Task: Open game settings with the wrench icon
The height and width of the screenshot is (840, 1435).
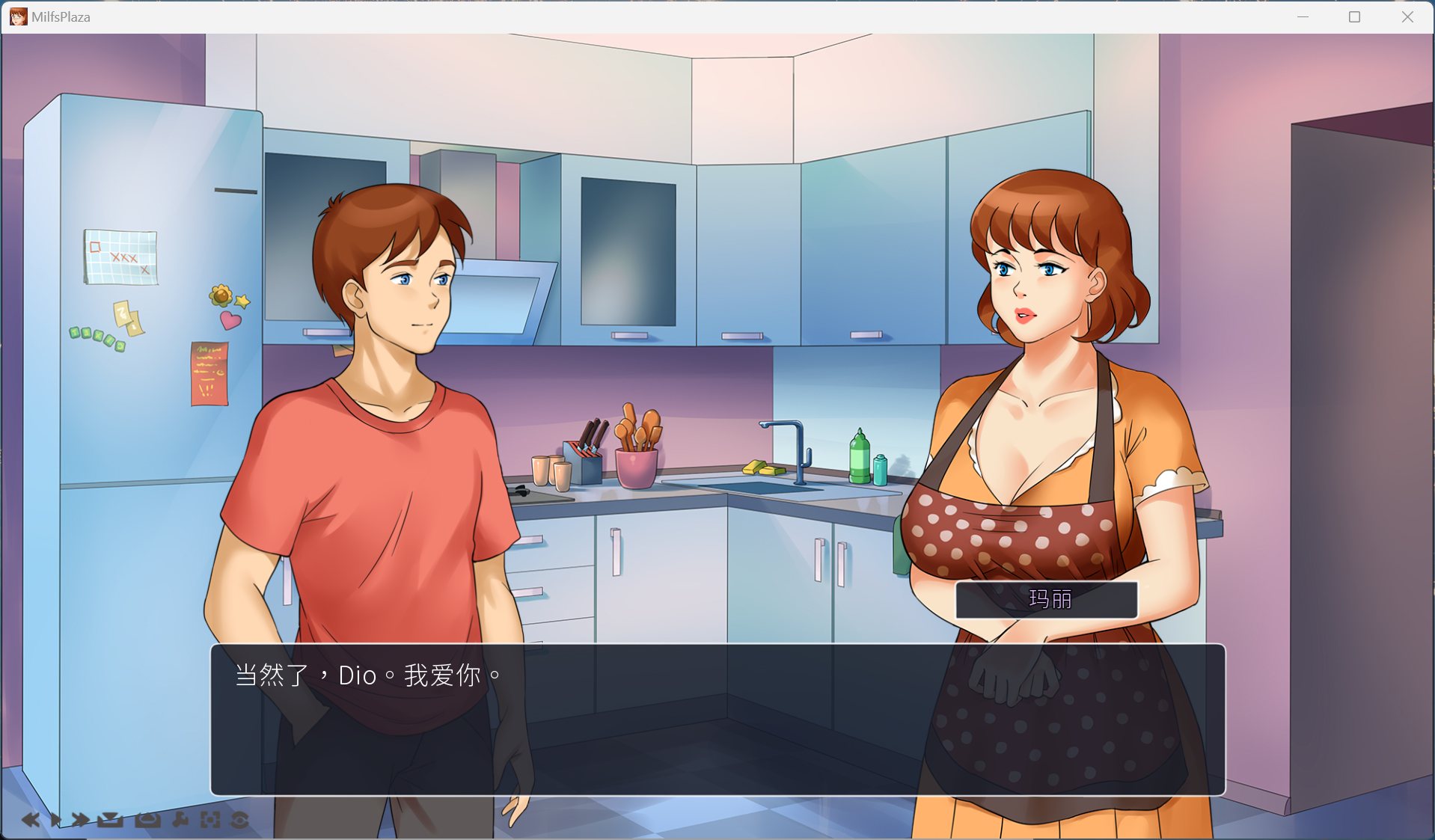Action: tap(180, 819)
